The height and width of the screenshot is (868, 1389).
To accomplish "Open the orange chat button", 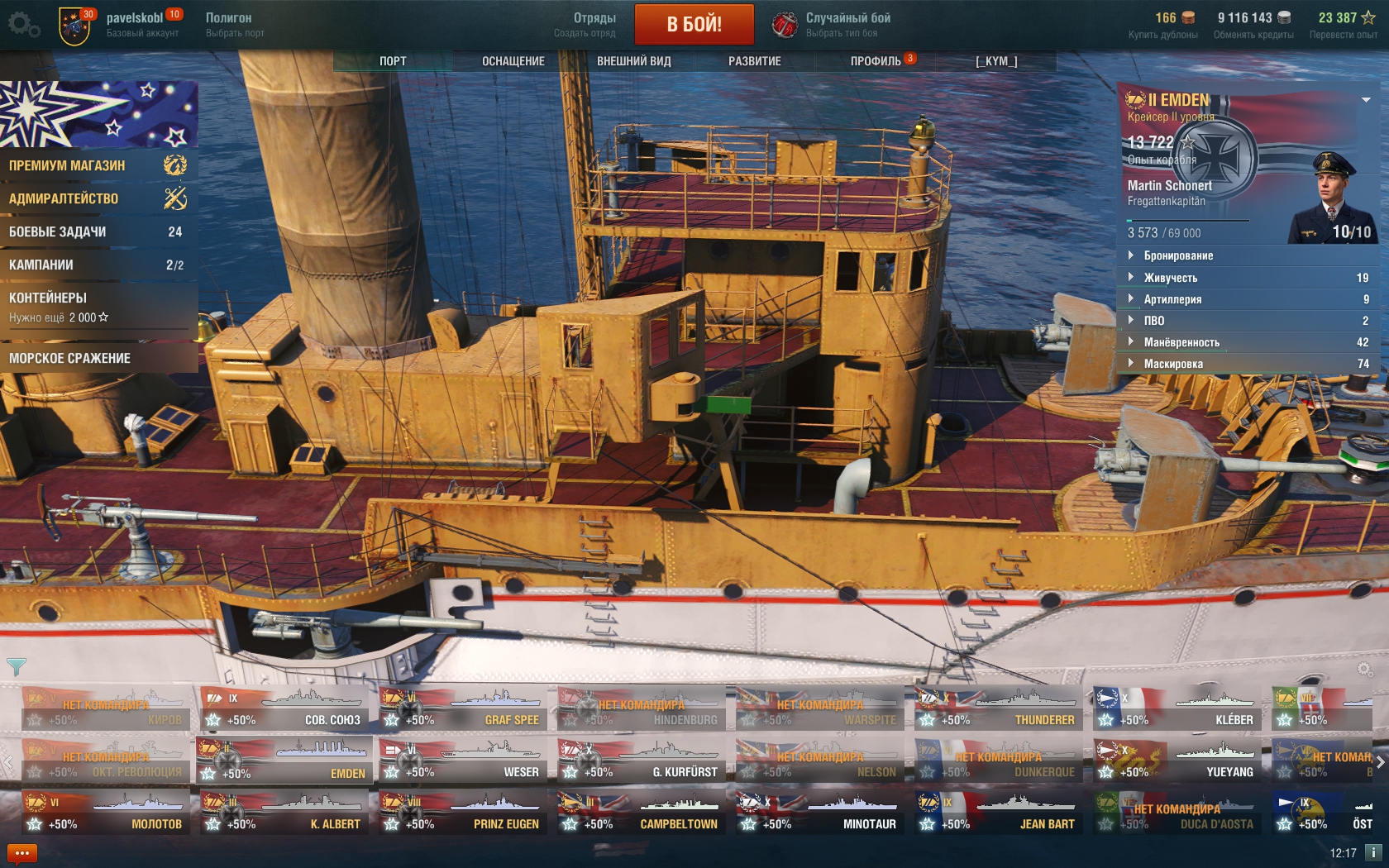I will (22, 853).
